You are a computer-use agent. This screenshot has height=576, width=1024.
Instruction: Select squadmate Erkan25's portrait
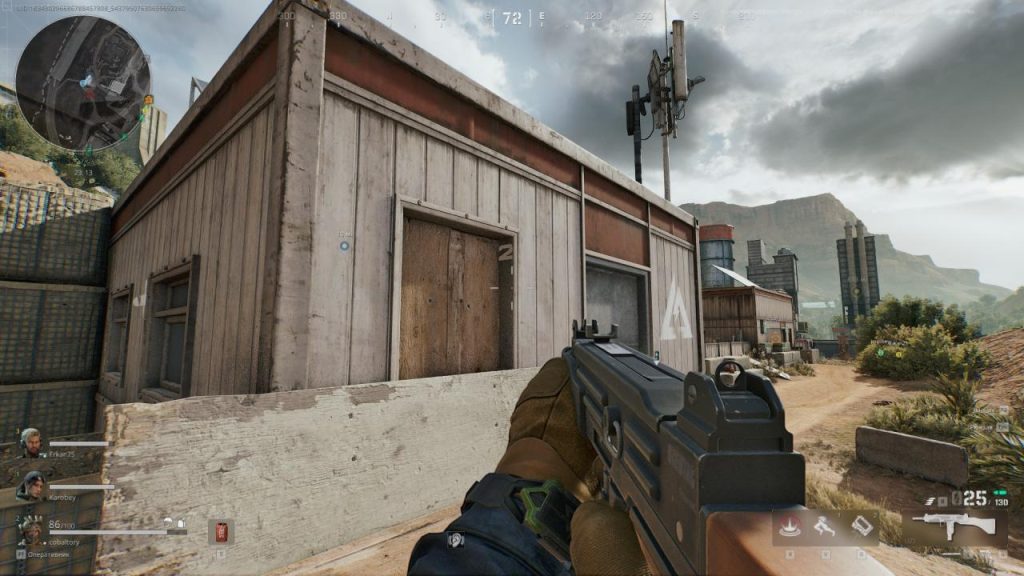point(31,442)
